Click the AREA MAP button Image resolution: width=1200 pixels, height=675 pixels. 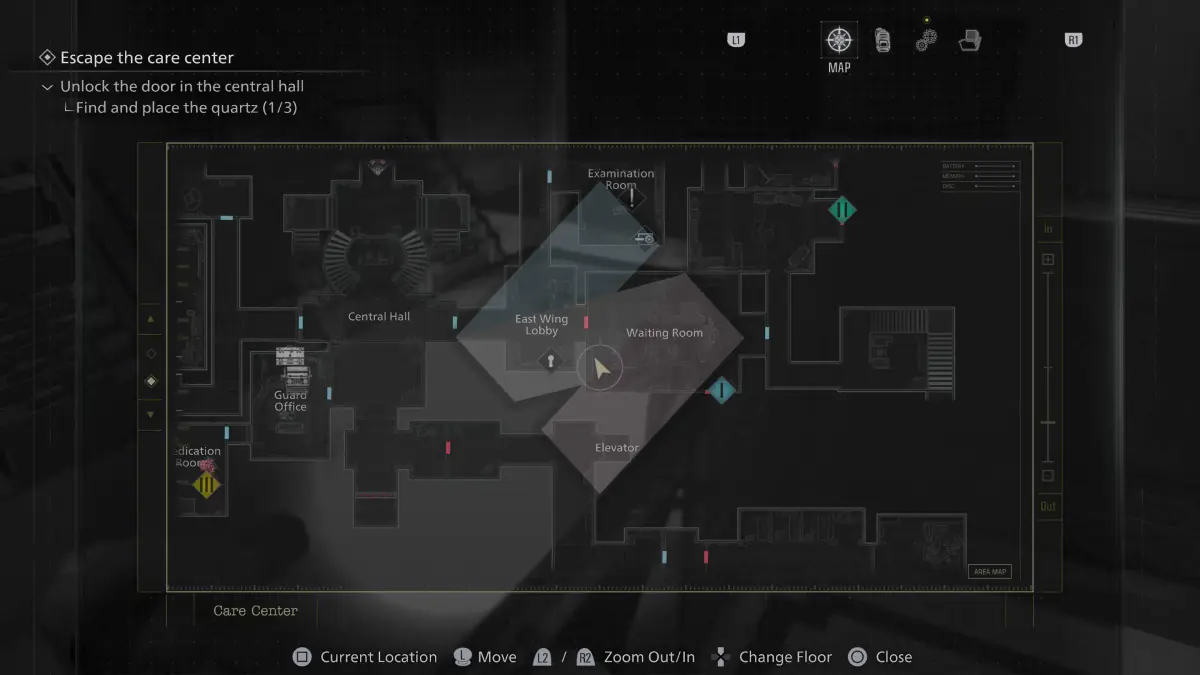(x=989, y=572)
